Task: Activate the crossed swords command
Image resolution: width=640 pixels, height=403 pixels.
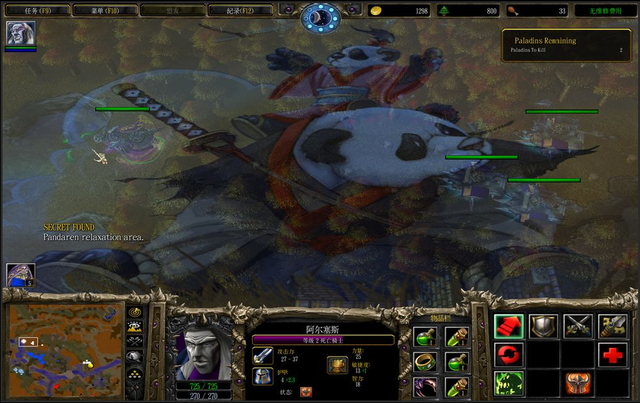Action: pyautogui.click(x=578, y=326)
